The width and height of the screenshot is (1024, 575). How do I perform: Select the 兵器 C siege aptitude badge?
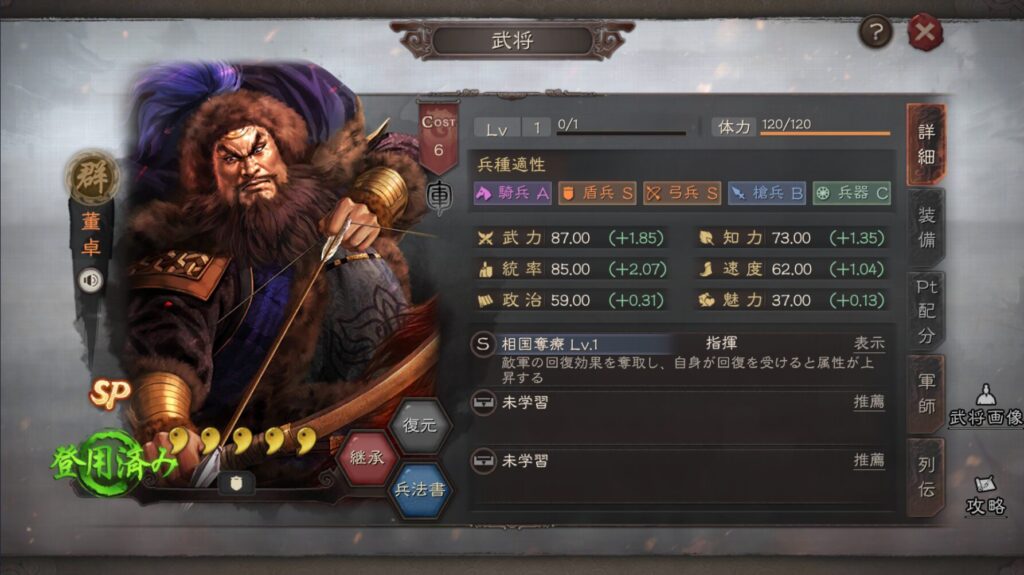[851, 193]
